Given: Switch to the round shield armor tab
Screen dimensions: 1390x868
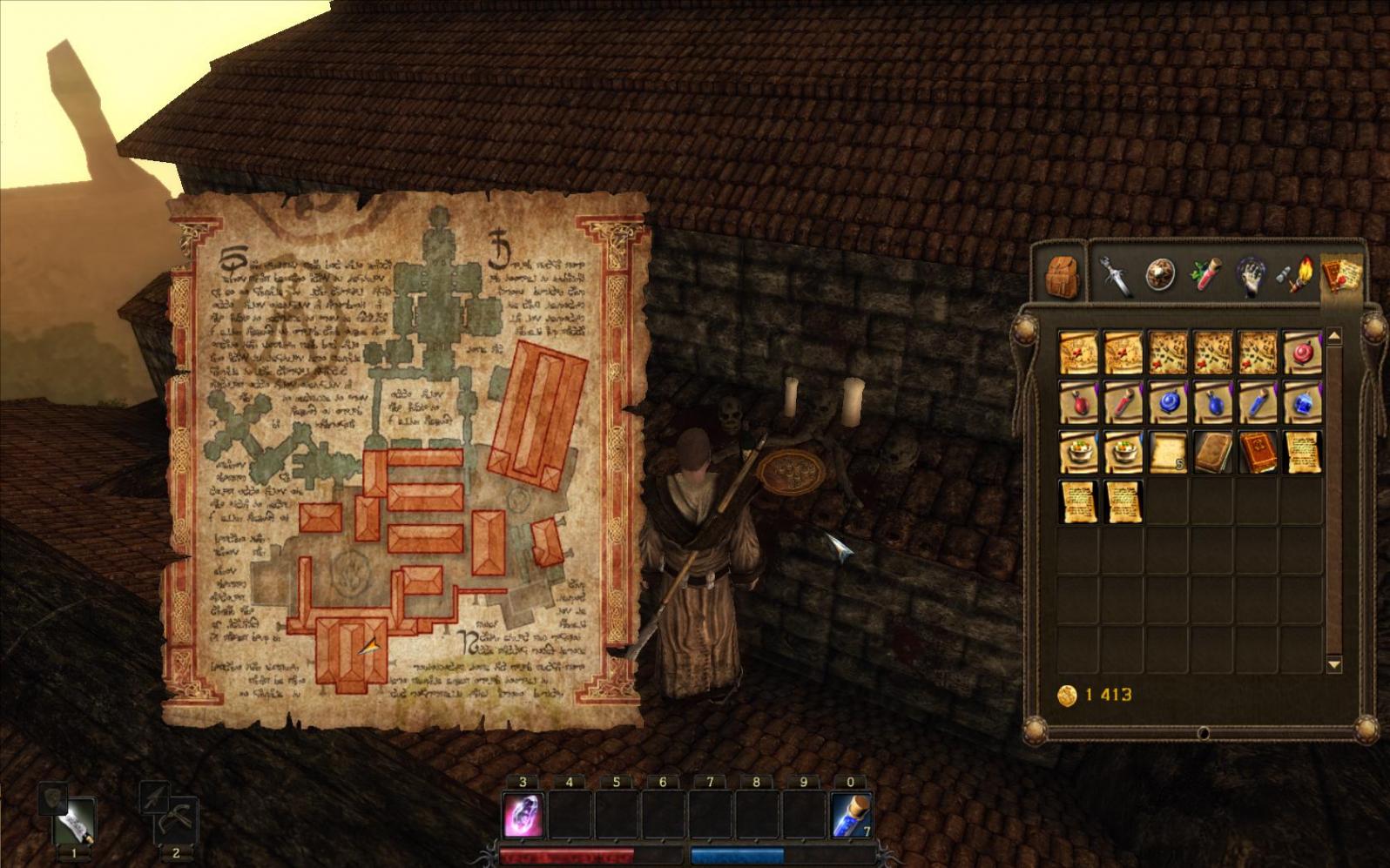Looking at the screenshot, I should [1159, 273].
